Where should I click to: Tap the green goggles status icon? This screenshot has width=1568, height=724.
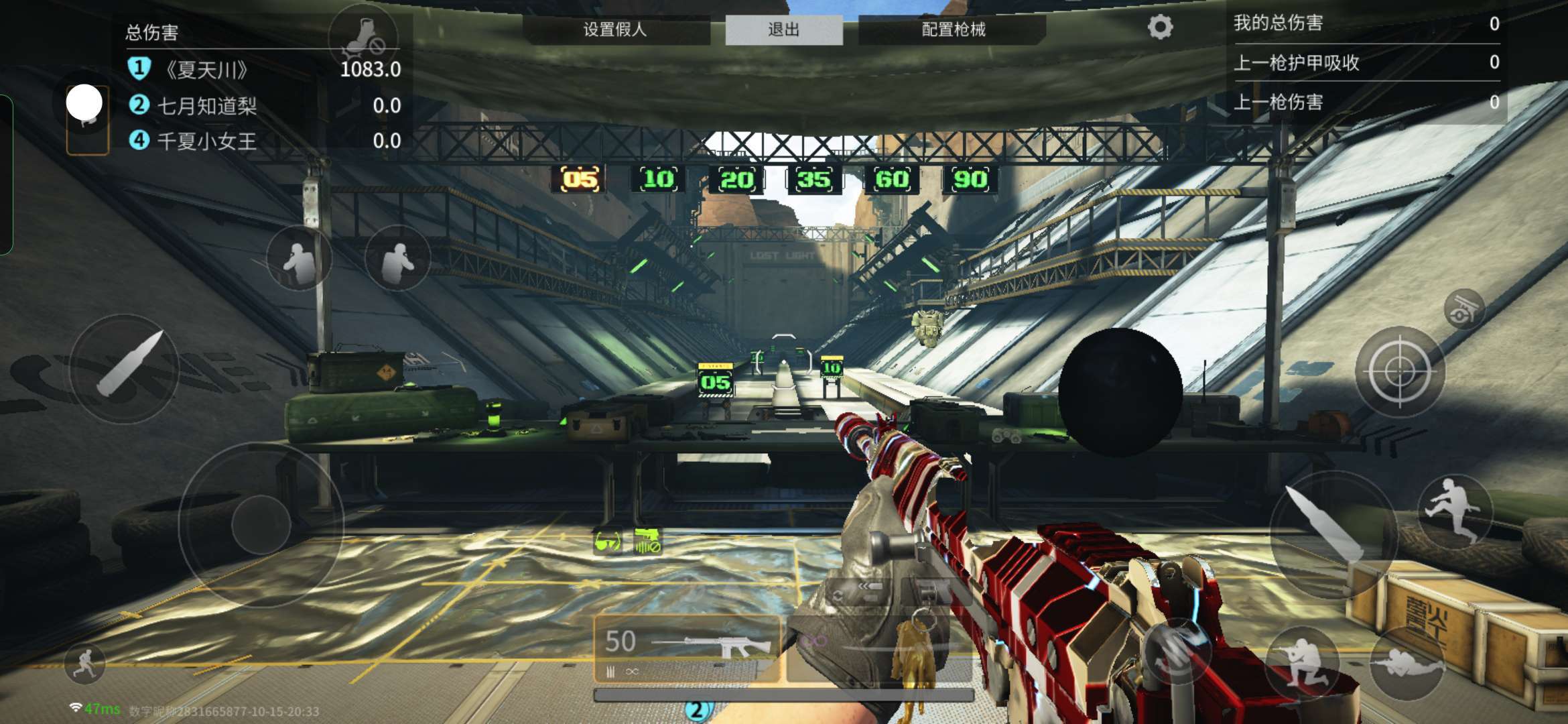point(608,542)
